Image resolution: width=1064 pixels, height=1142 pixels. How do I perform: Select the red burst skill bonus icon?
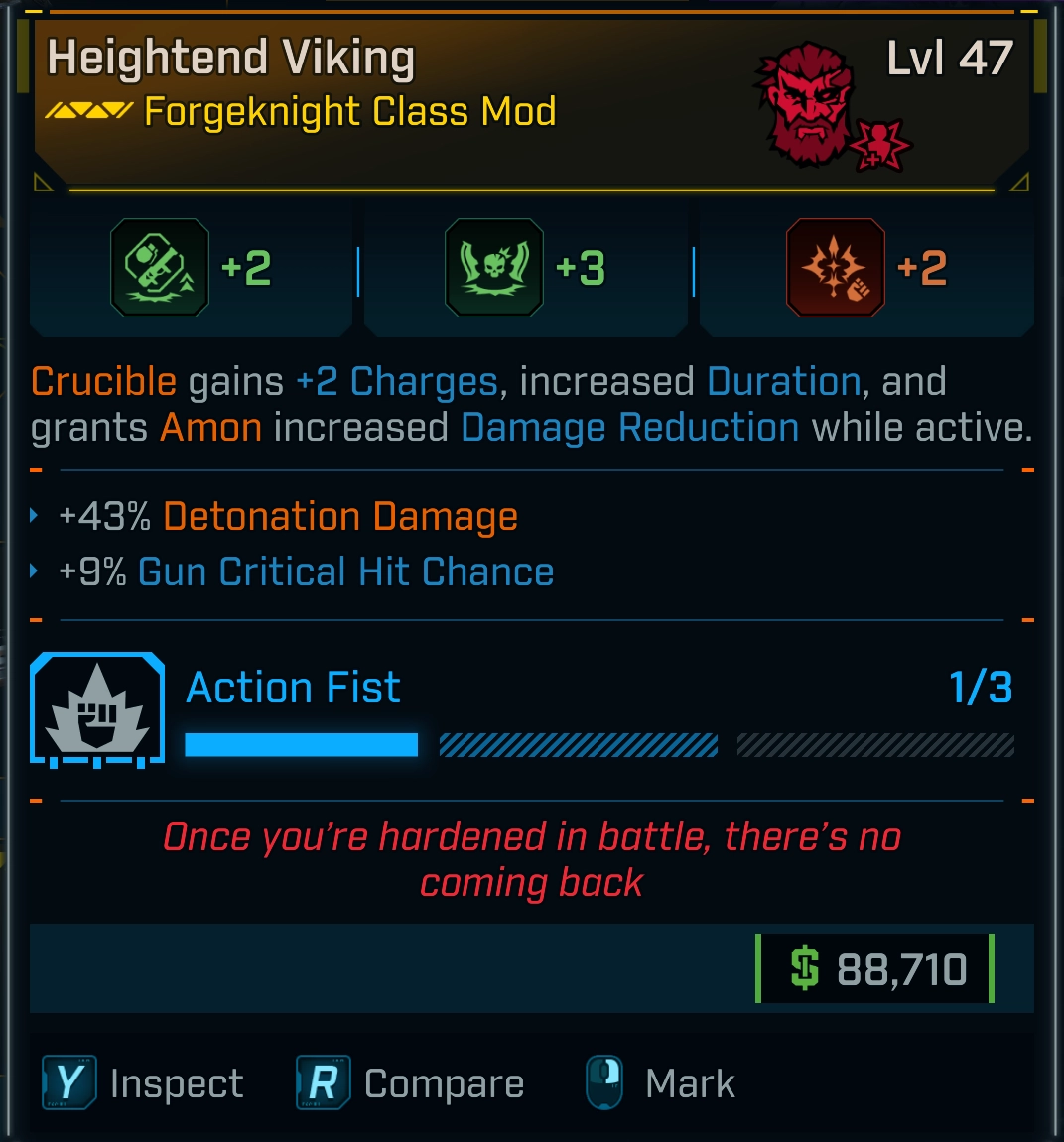835,268
